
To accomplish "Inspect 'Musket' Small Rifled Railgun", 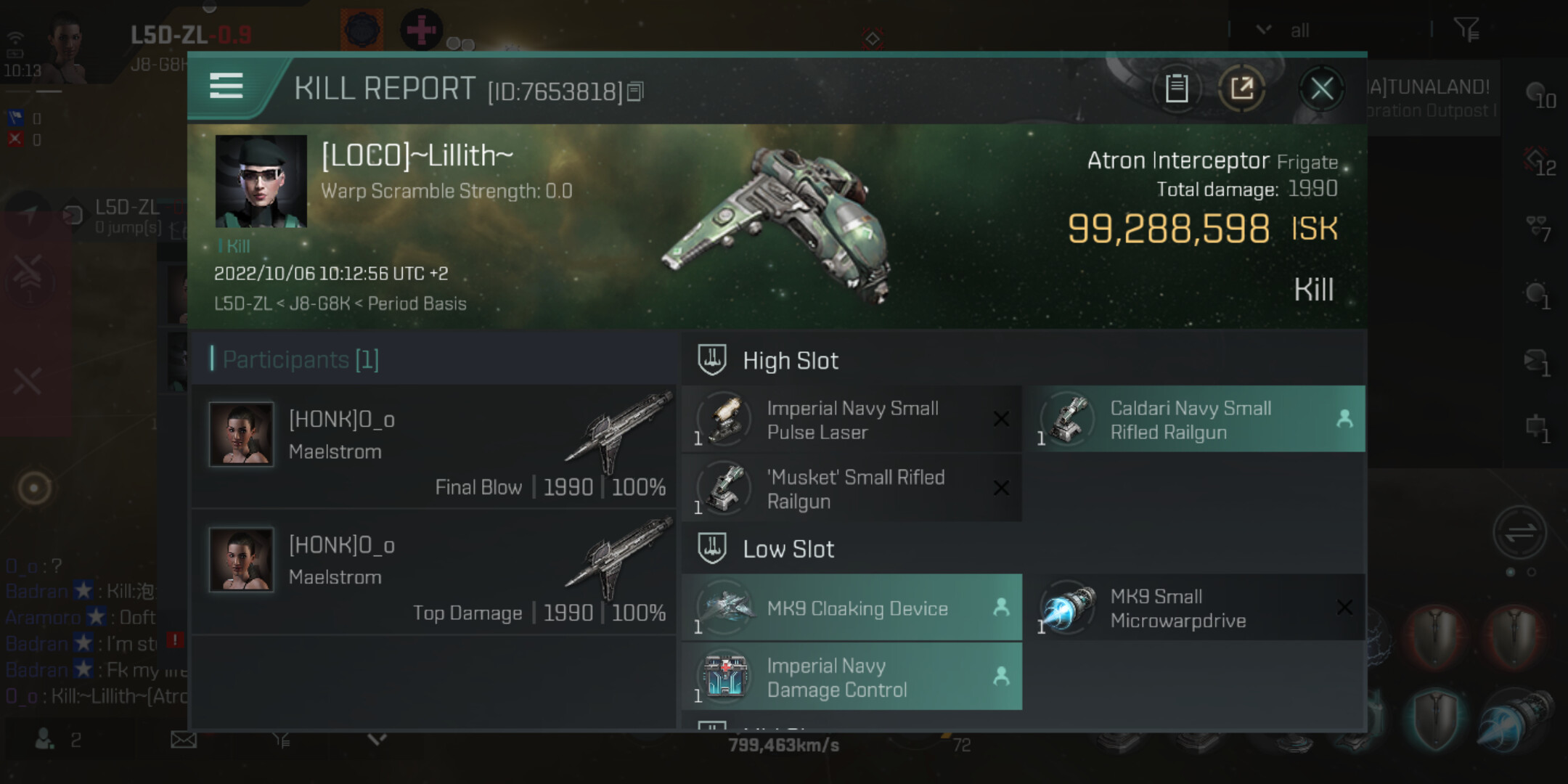I will click(852, 489).
